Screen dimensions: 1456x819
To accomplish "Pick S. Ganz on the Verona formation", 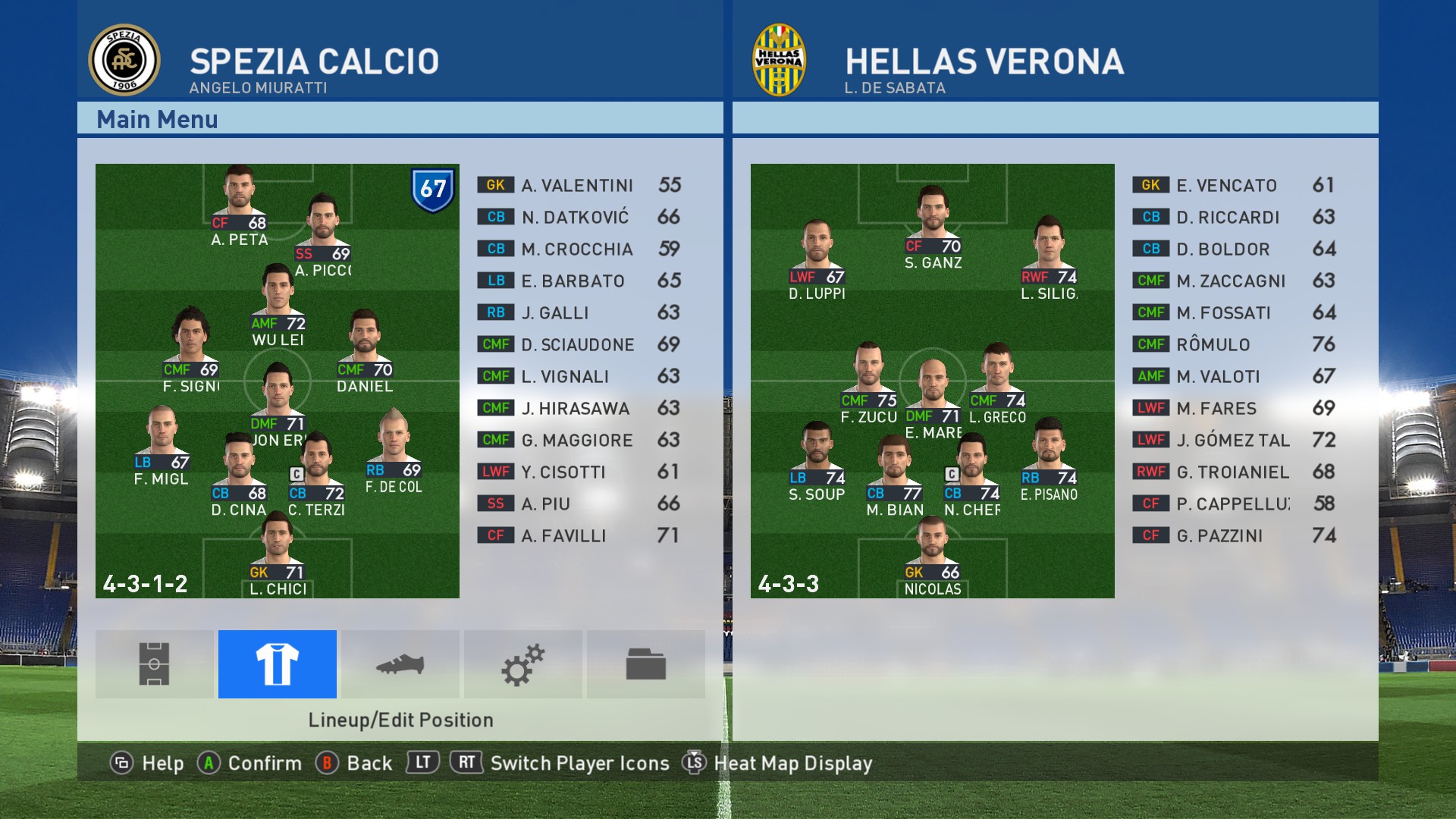I will click(933, 221).
